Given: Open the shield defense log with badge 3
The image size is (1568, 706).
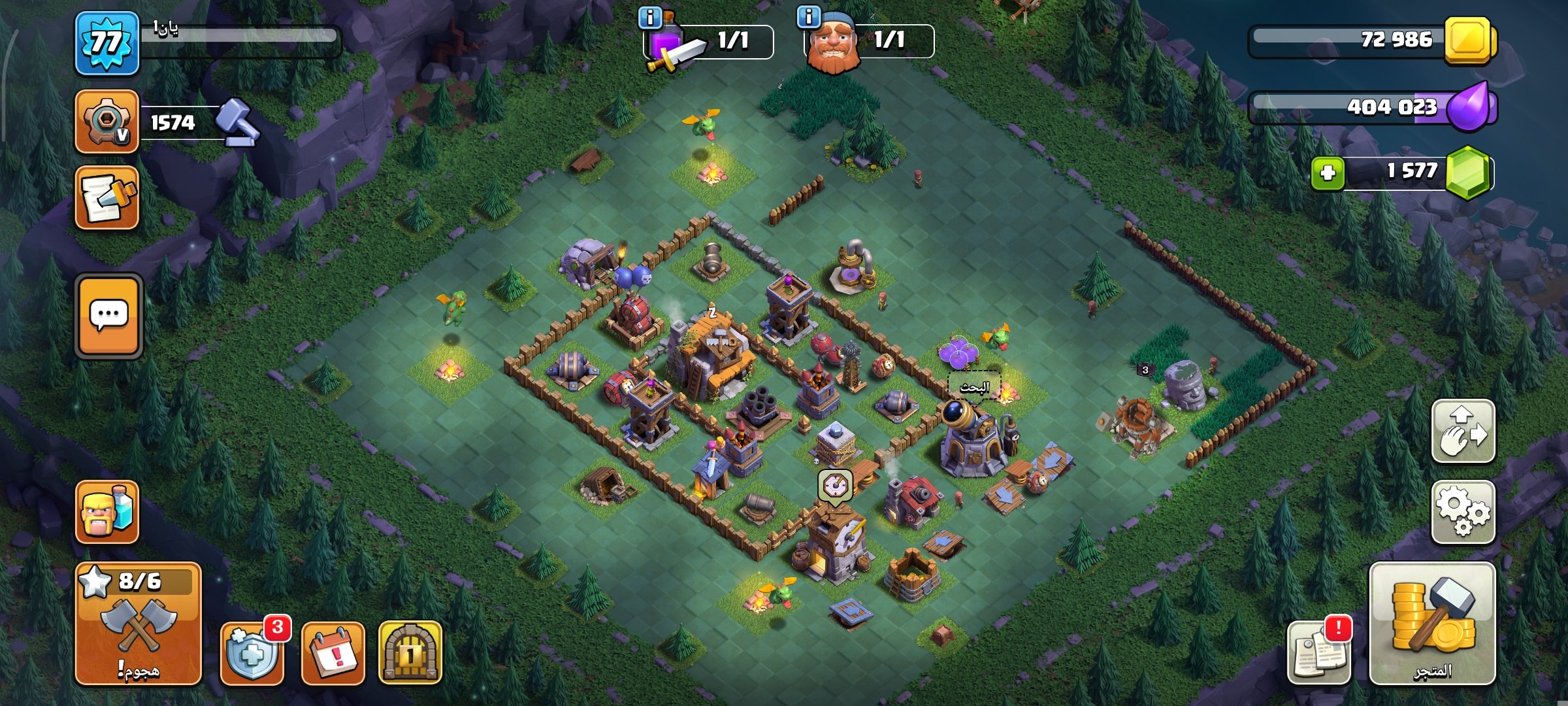Looking at the screenshot, I should click(252, 653).
